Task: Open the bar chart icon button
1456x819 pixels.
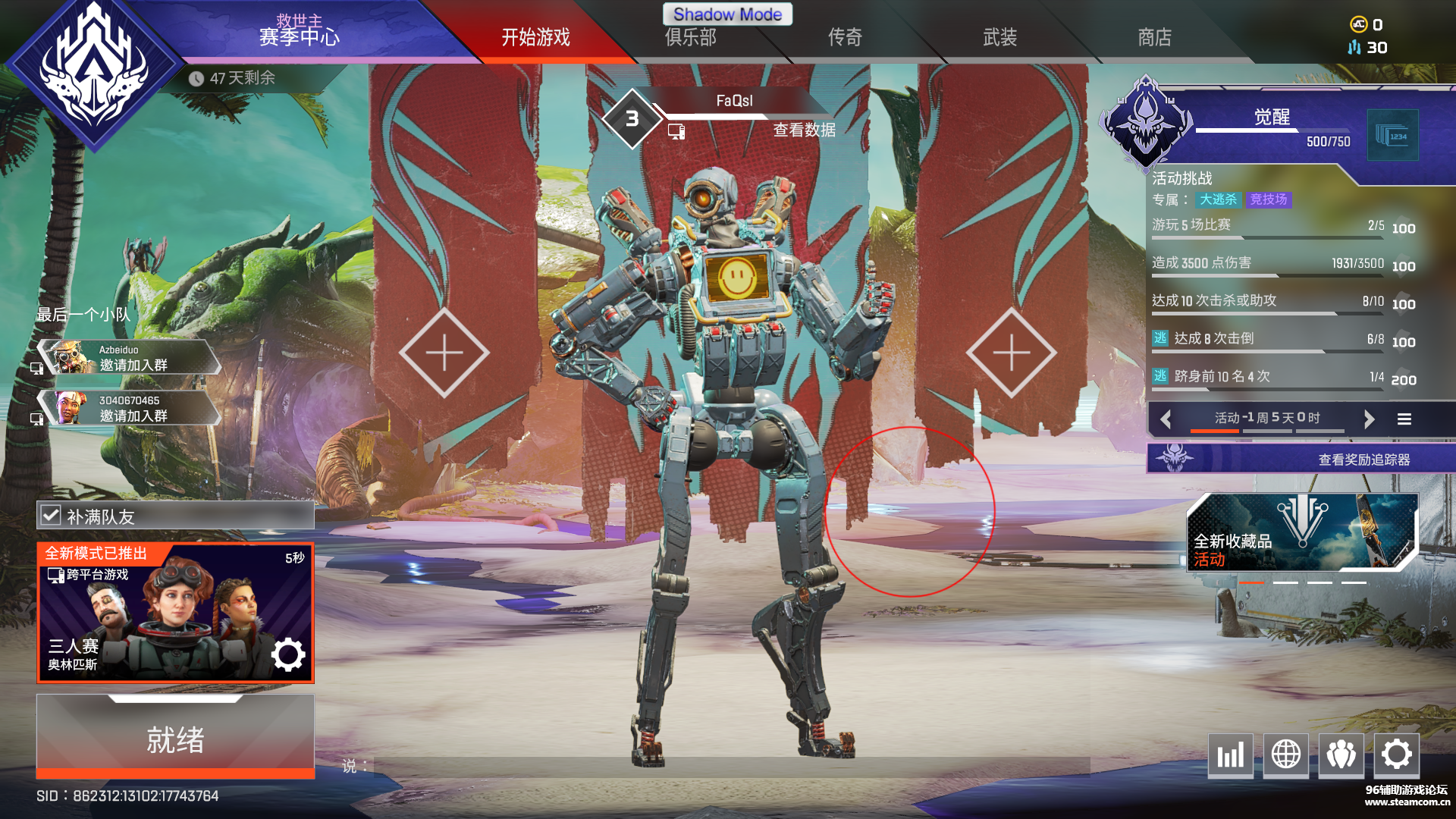Action: pos(1230,755)
